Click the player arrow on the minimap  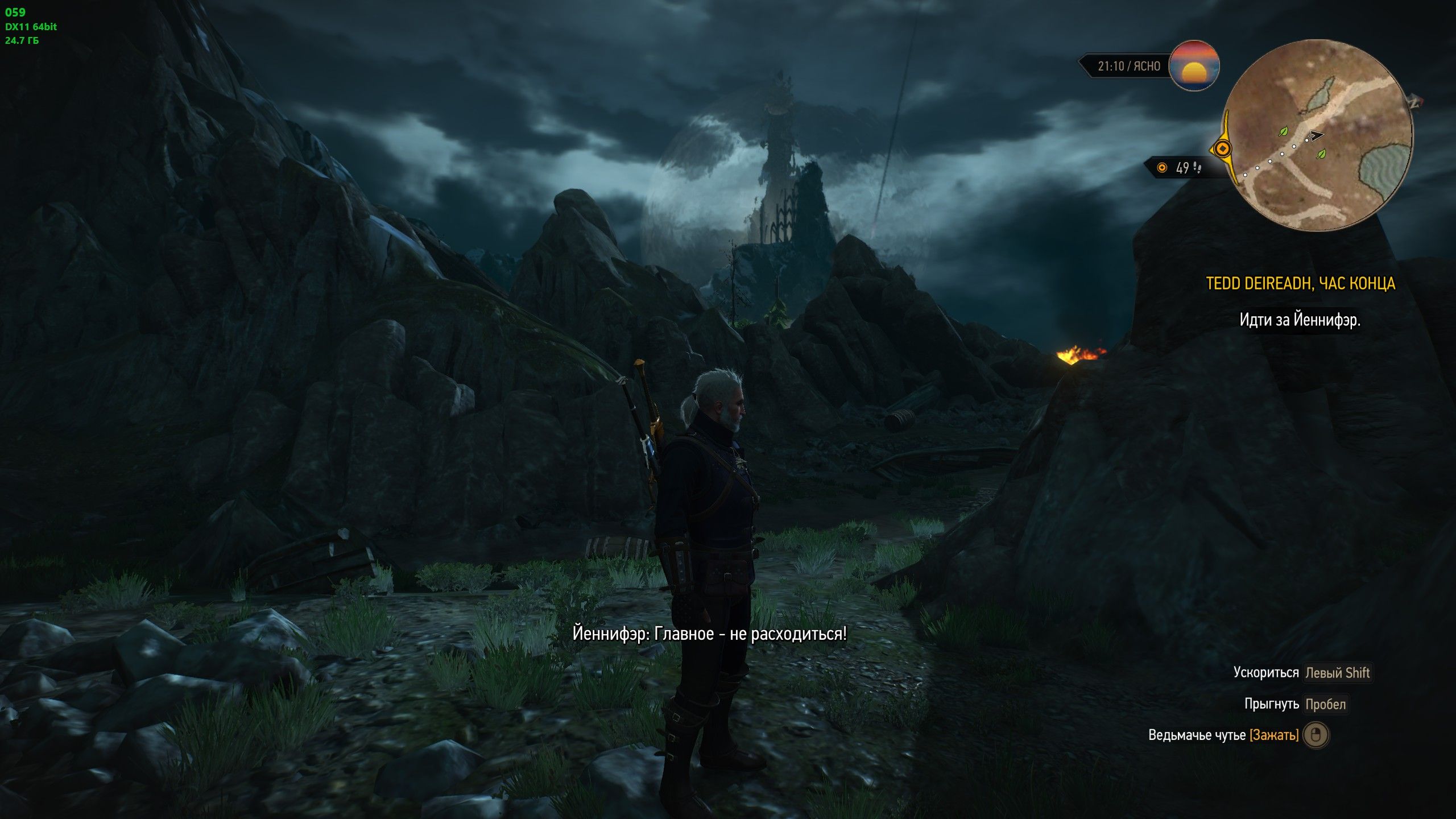[x=1314, y=135]
